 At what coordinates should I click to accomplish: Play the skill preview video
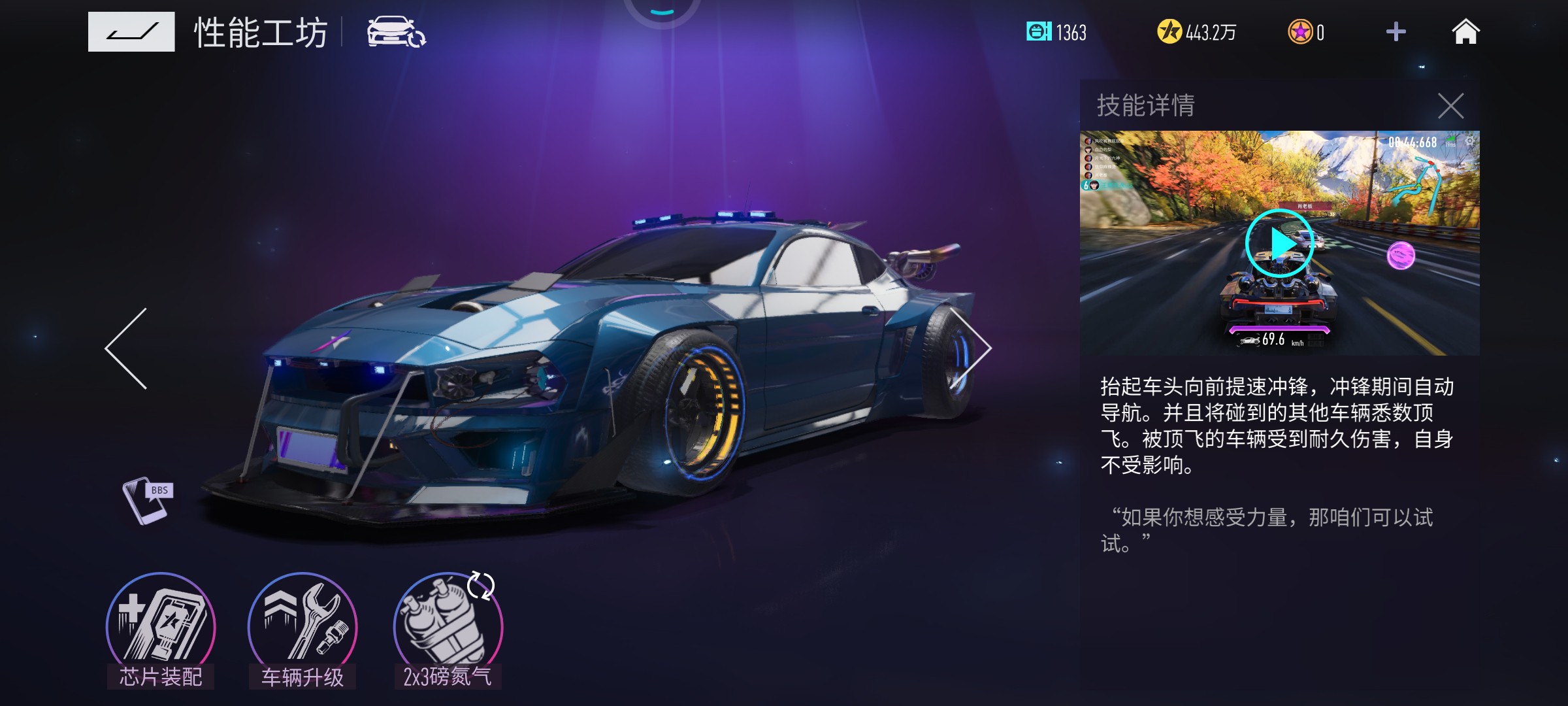click(1279, 243)
